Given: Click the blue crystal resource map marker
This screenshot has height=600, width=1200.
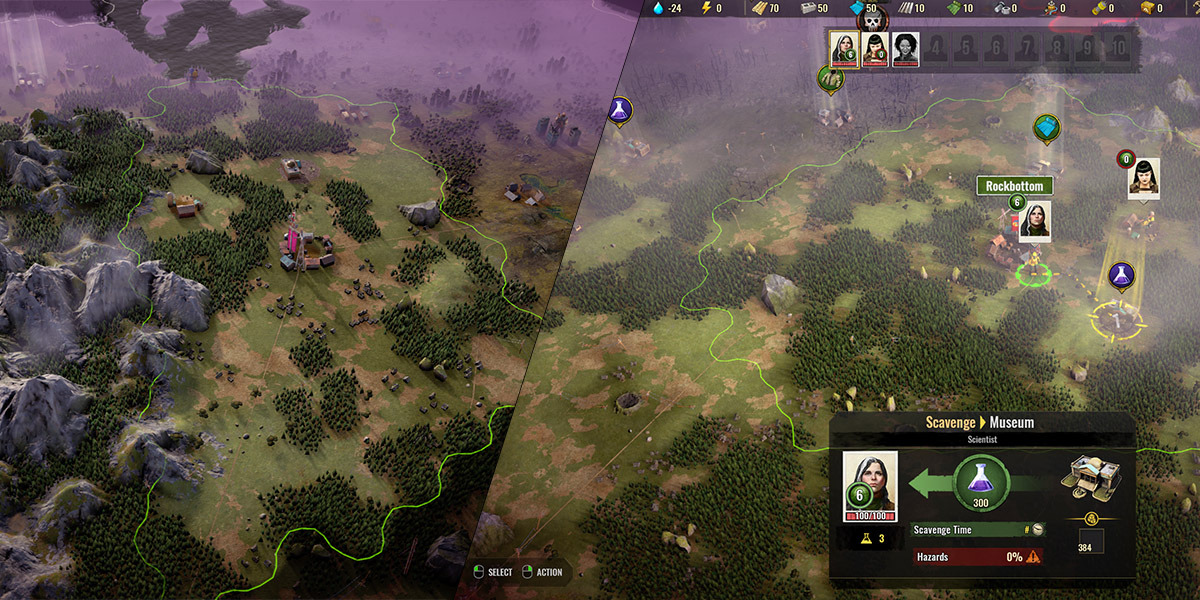Looking at the screenshot, I should coord(1046,128).
